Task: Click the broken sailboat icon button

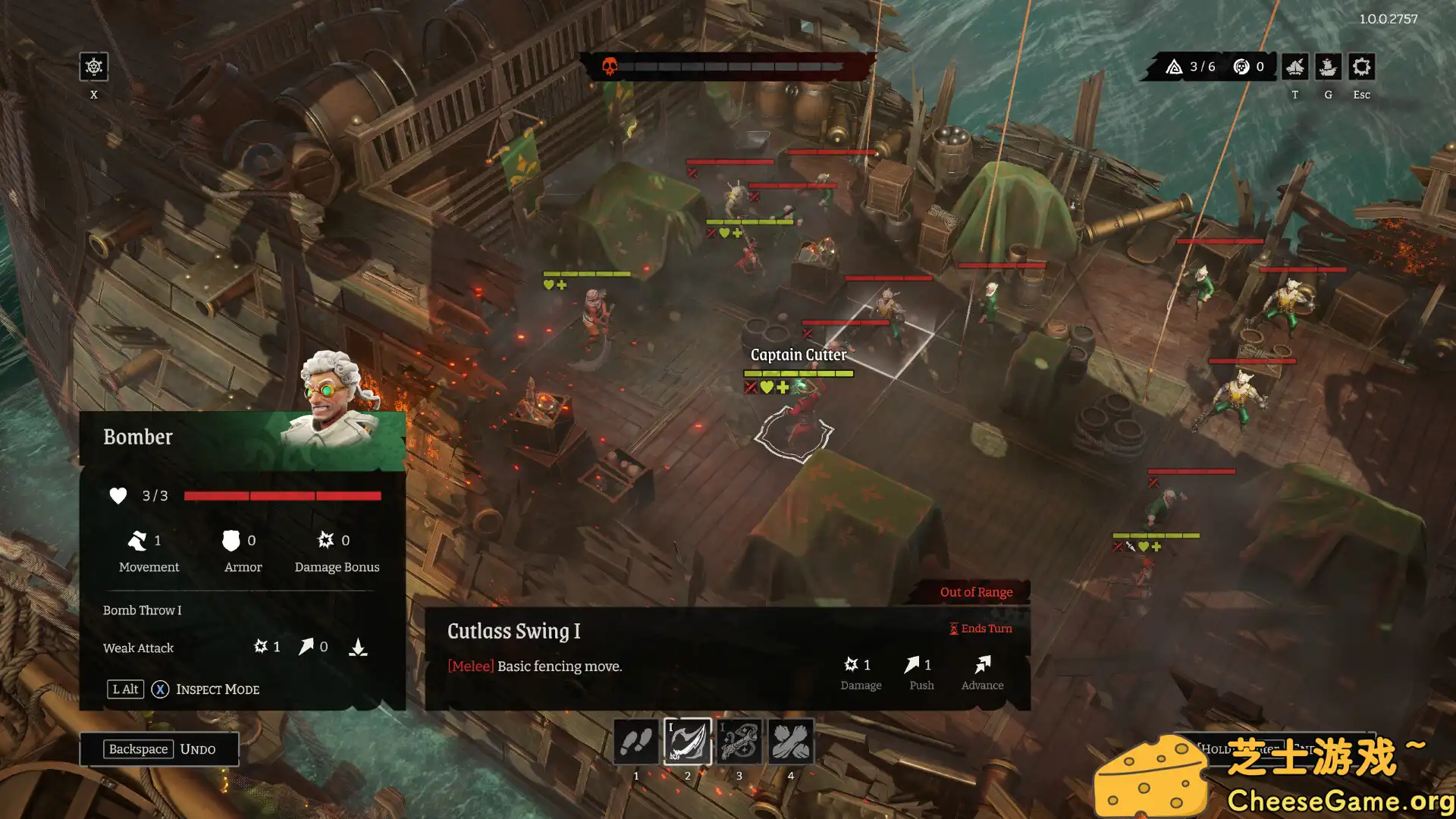Action: (1294, 67)
